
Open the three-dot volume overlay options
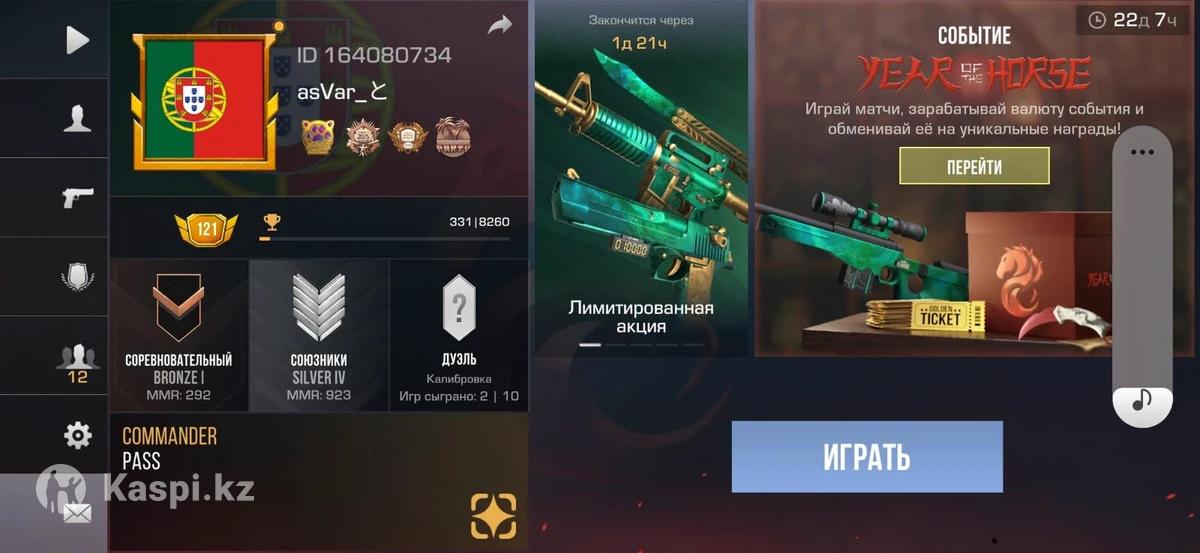[x=1141, y=153]
